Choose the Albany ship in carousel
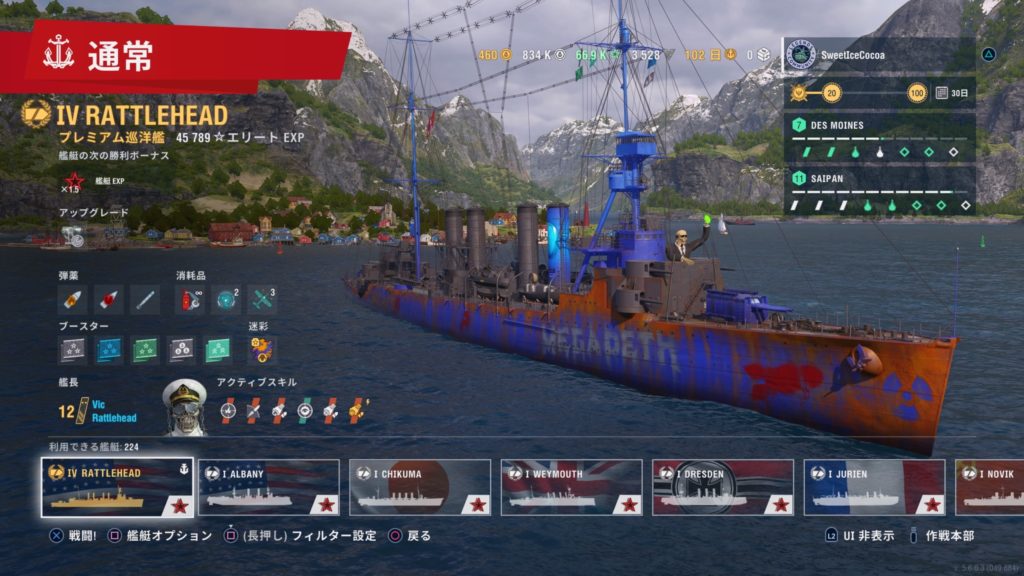The width and height of the screenshot is (1024, 576). tap(268, 487)
